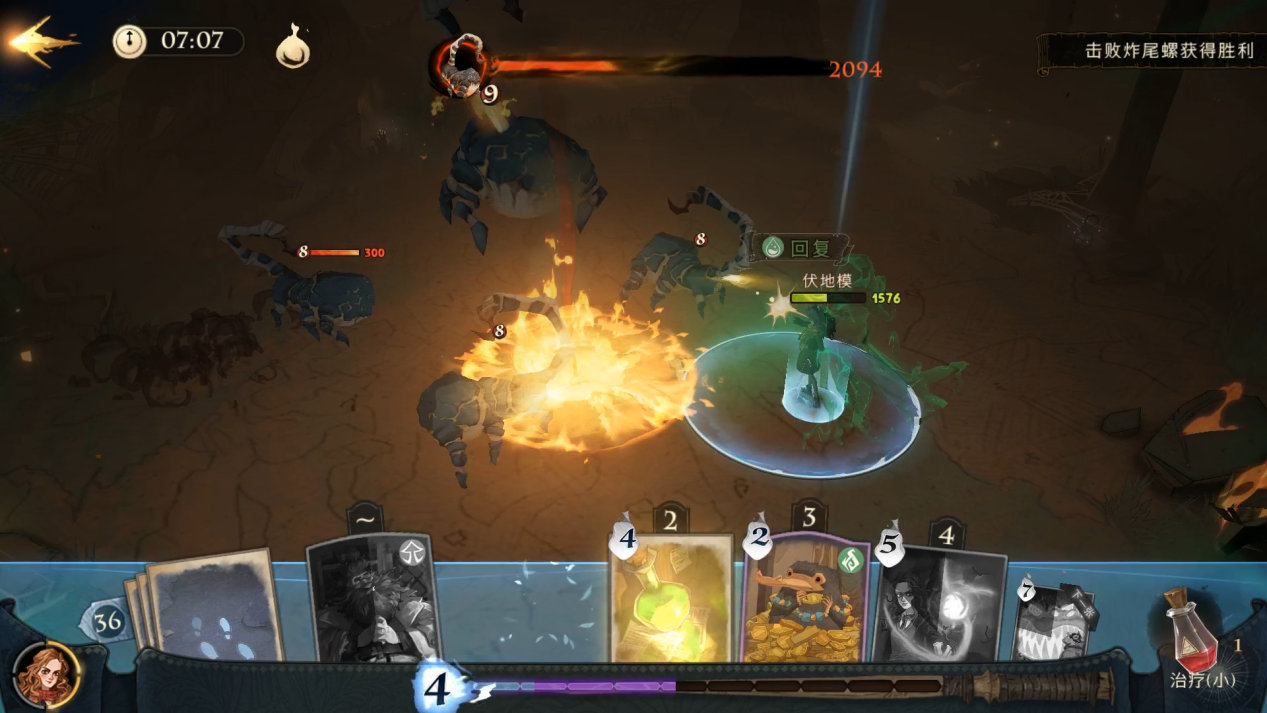The image size is (1267, 713).
Task: Tap the footprint movement card deck
Action: (210, 607)
